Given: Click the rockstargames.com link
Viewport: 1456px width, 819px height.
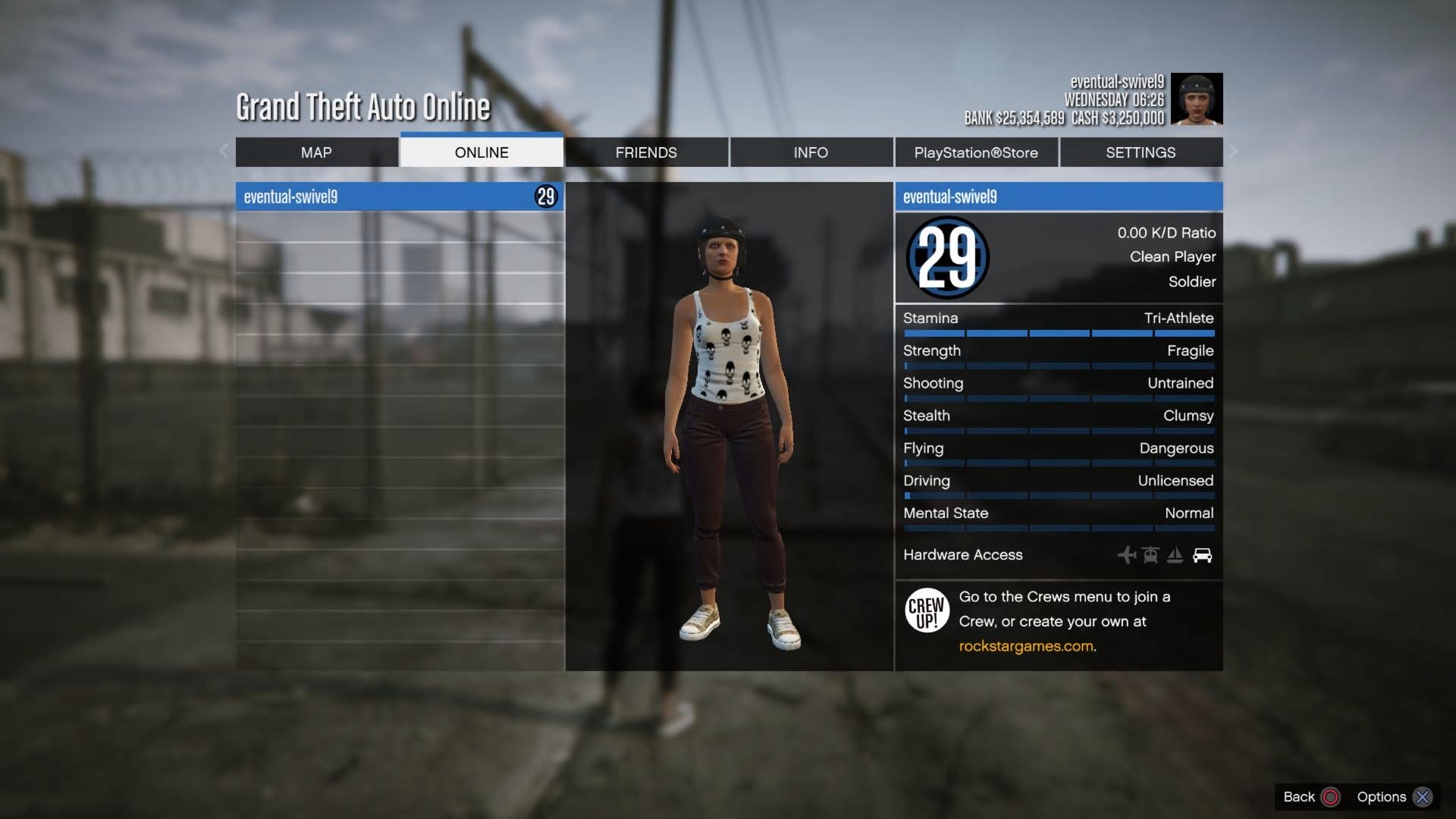Looking at the screenshot, I should click(x=1026, y=646).
